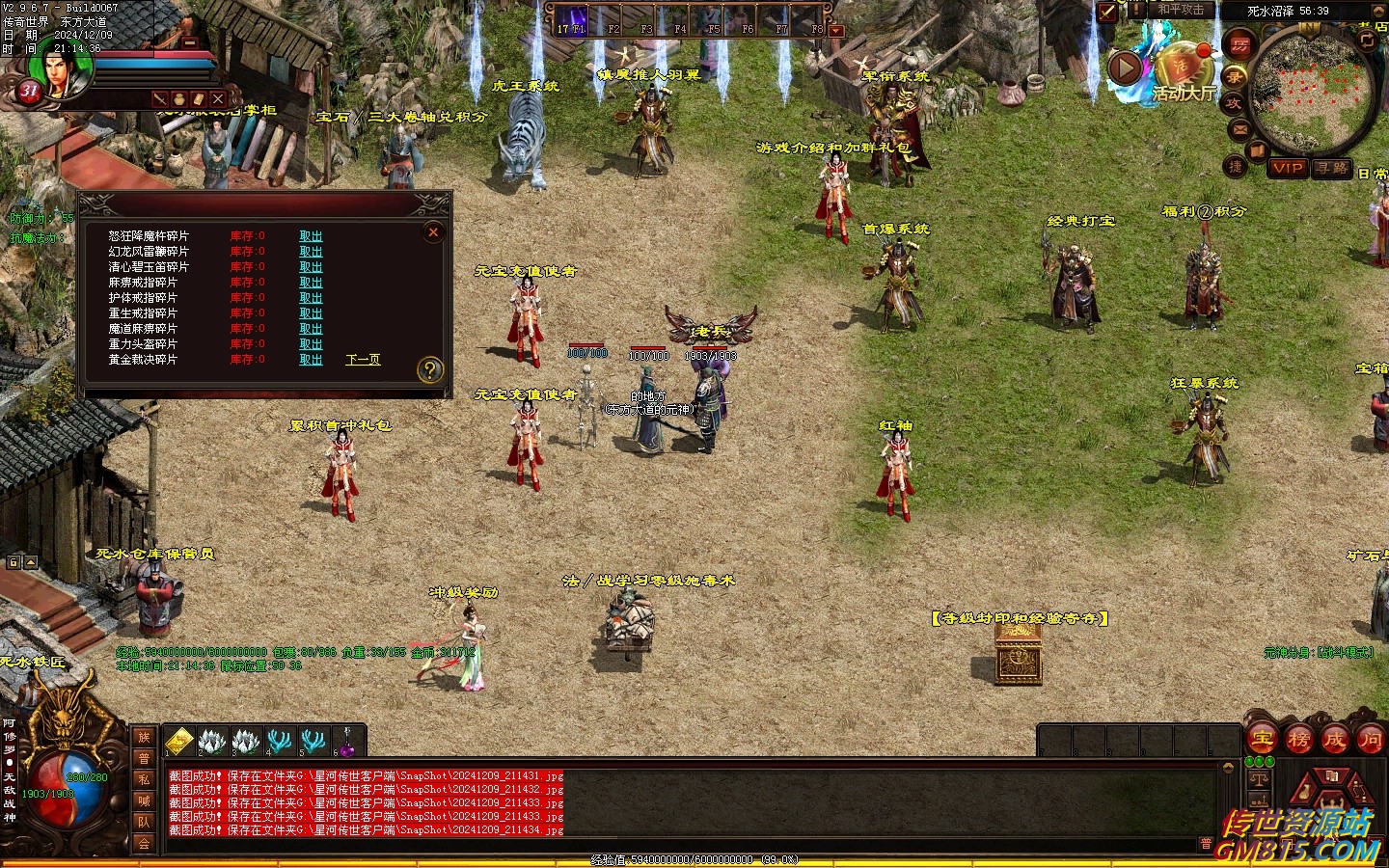Switch chat to 队 team channel
Viewport: 1389px width, 868px height.
144,823
